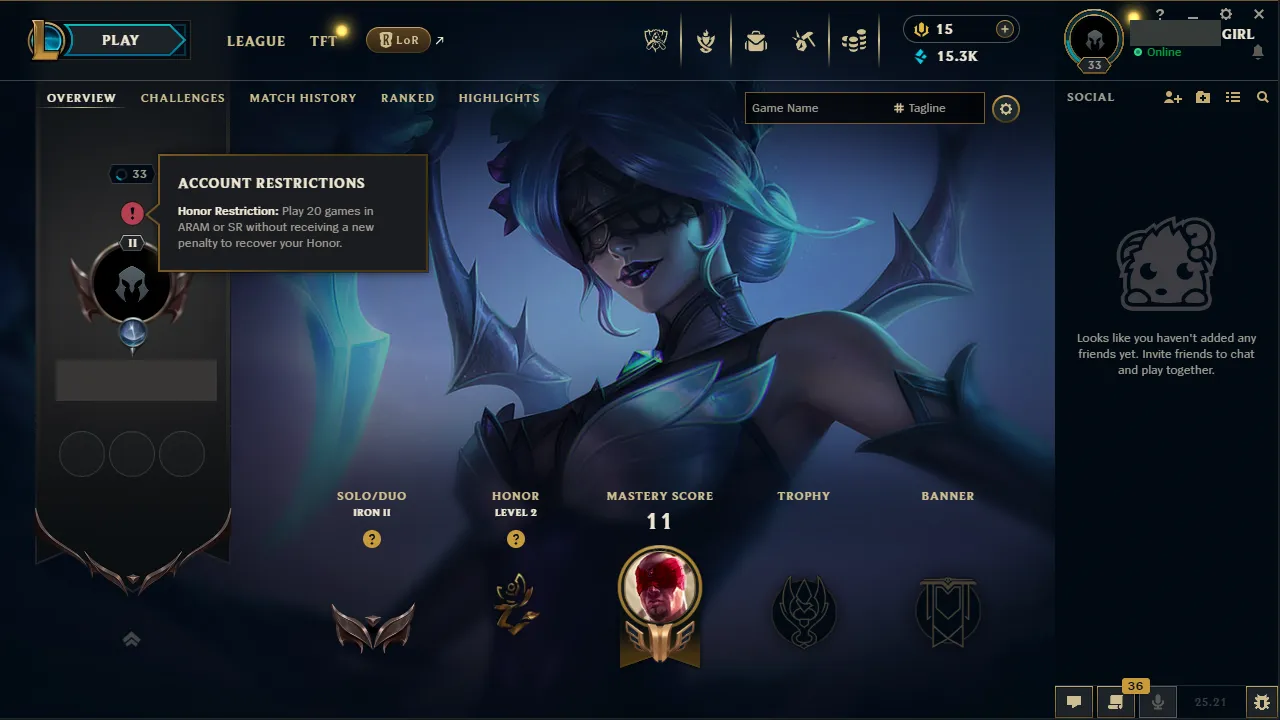Click the PLAY button
The width and height of the screenshot is (1280, 720).
[120, 40]
